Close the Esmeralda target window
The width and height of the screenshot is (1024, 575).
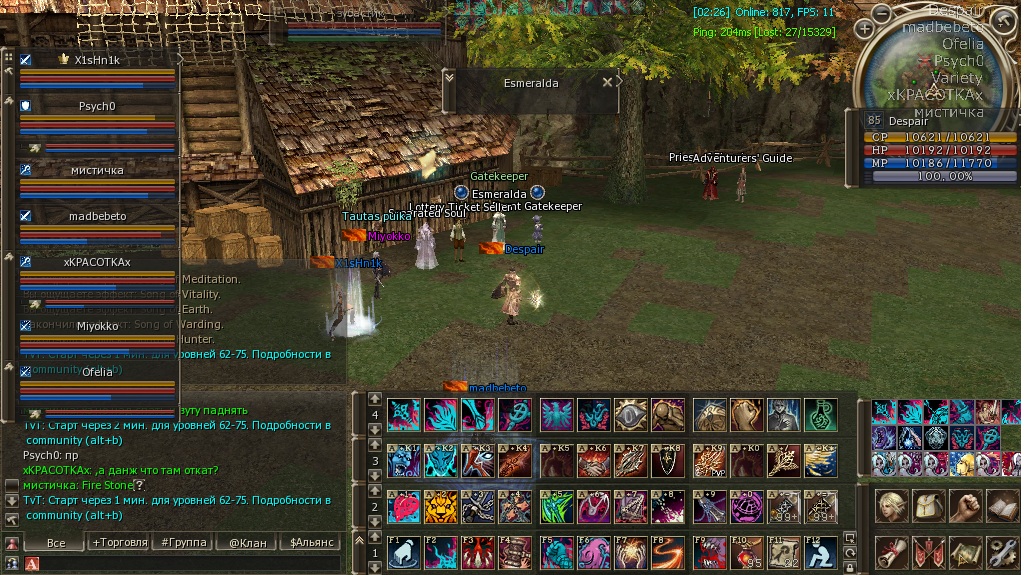pos(607,83)
